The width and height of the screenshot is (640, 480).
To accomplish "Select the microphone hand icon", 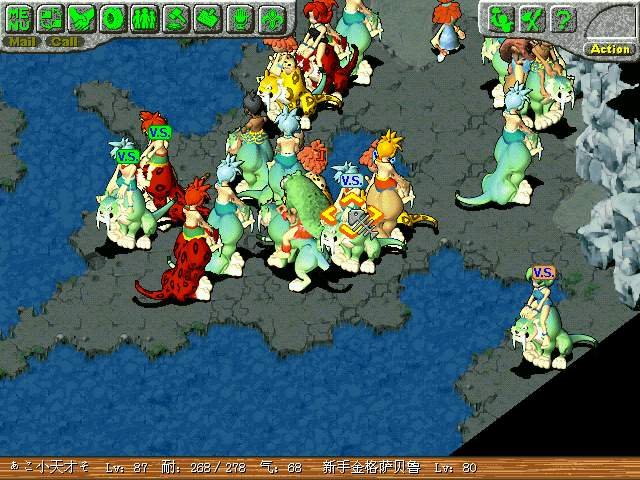I will [x=238, y=17].
